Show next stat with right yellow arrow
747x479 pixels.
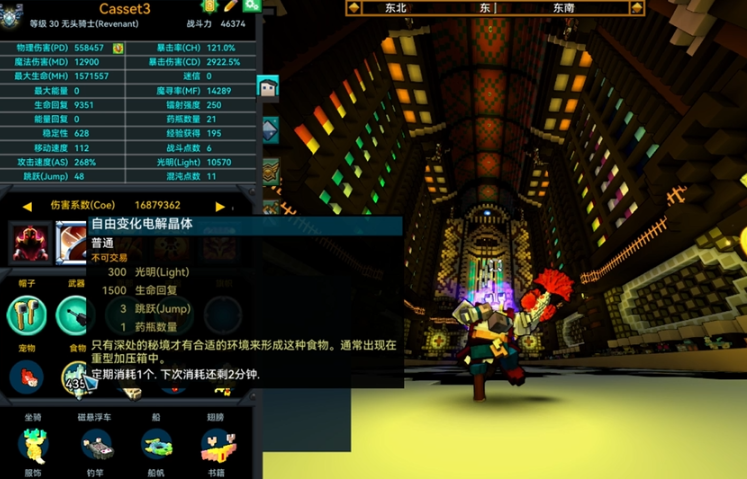pos(220,206)
